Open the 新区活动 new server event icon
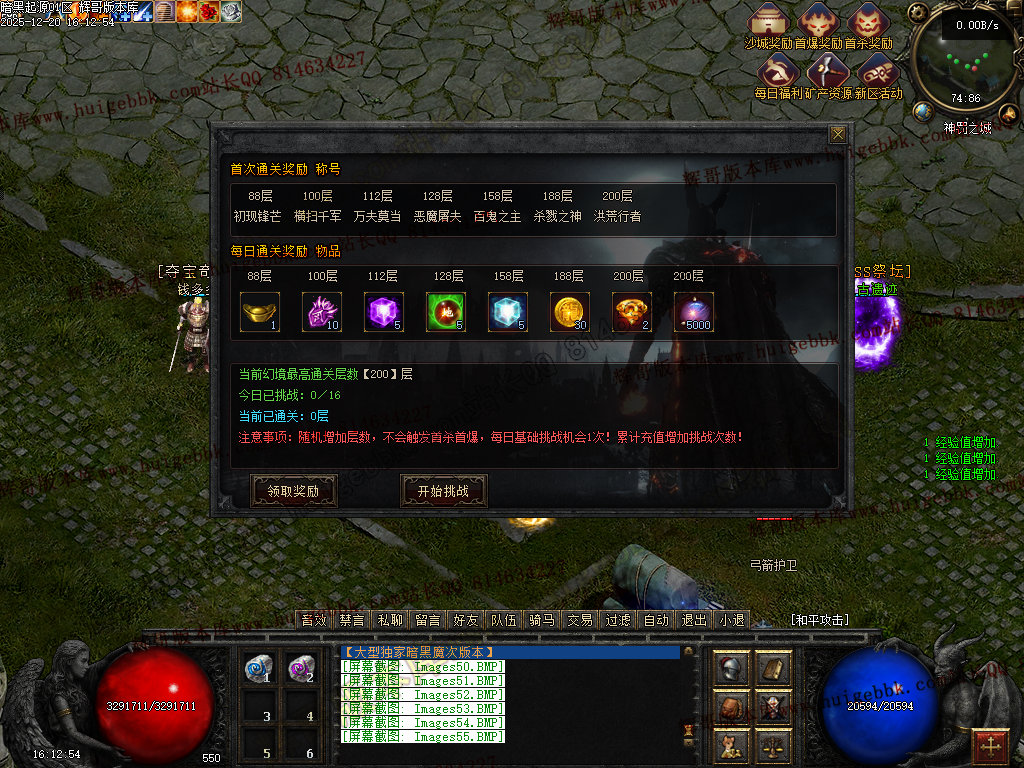1024x768 pixels. point(877,72)
